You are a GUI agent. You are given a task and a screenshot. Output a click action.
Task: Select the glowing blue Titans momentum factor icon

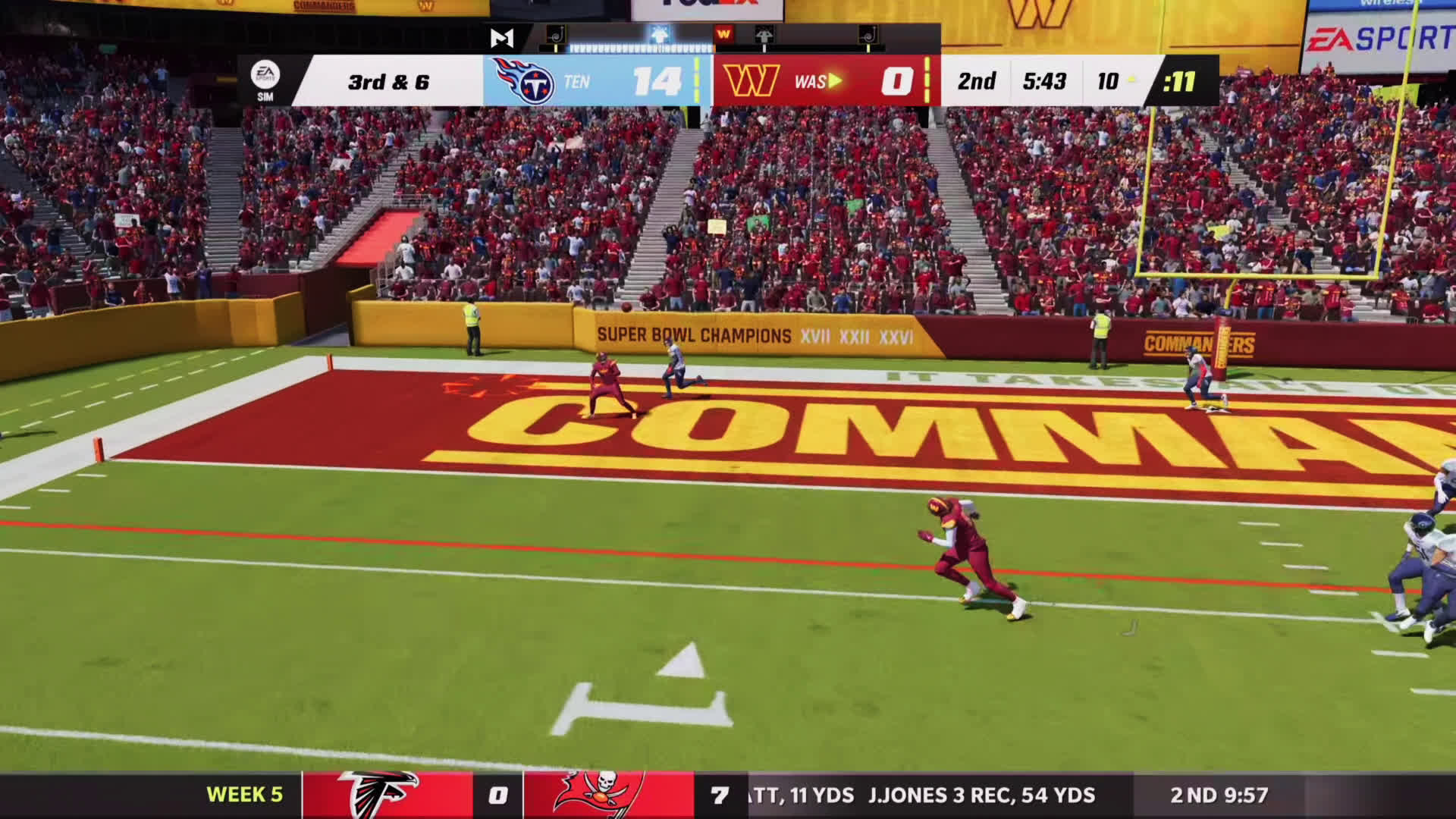coord(659,34)
